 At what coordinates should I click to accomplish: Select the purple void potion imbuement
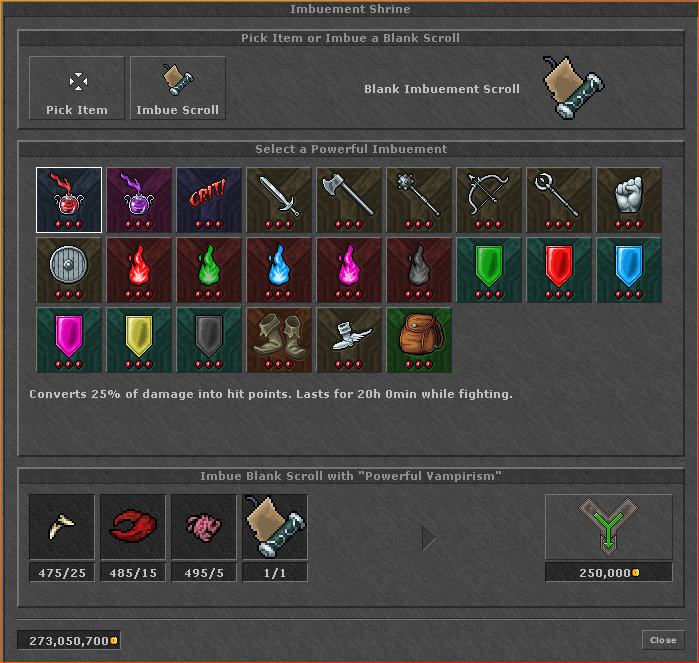point(139,199)
